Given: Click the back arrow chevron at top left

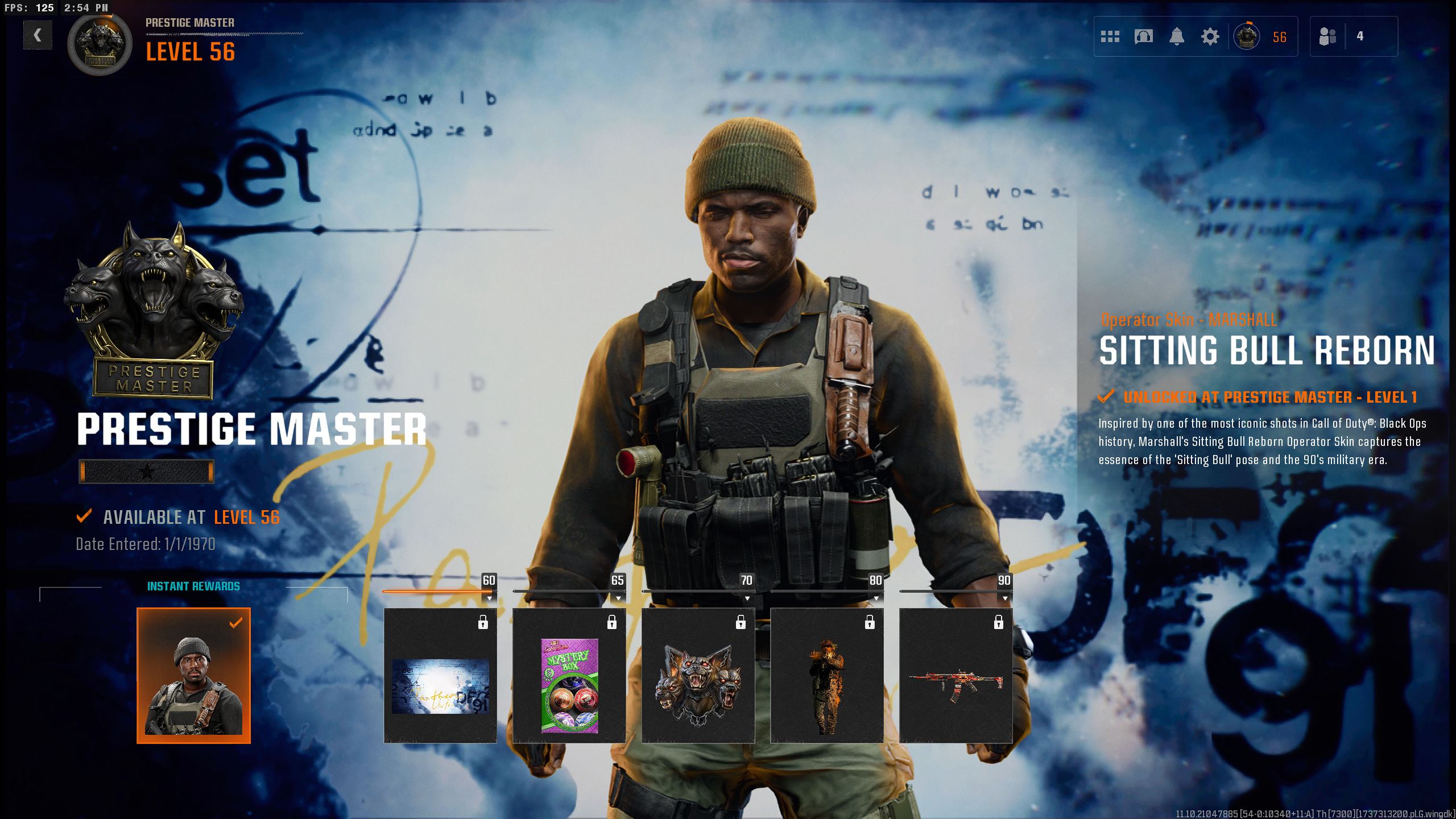Looking at the screenshot, I should click(37, 35).
